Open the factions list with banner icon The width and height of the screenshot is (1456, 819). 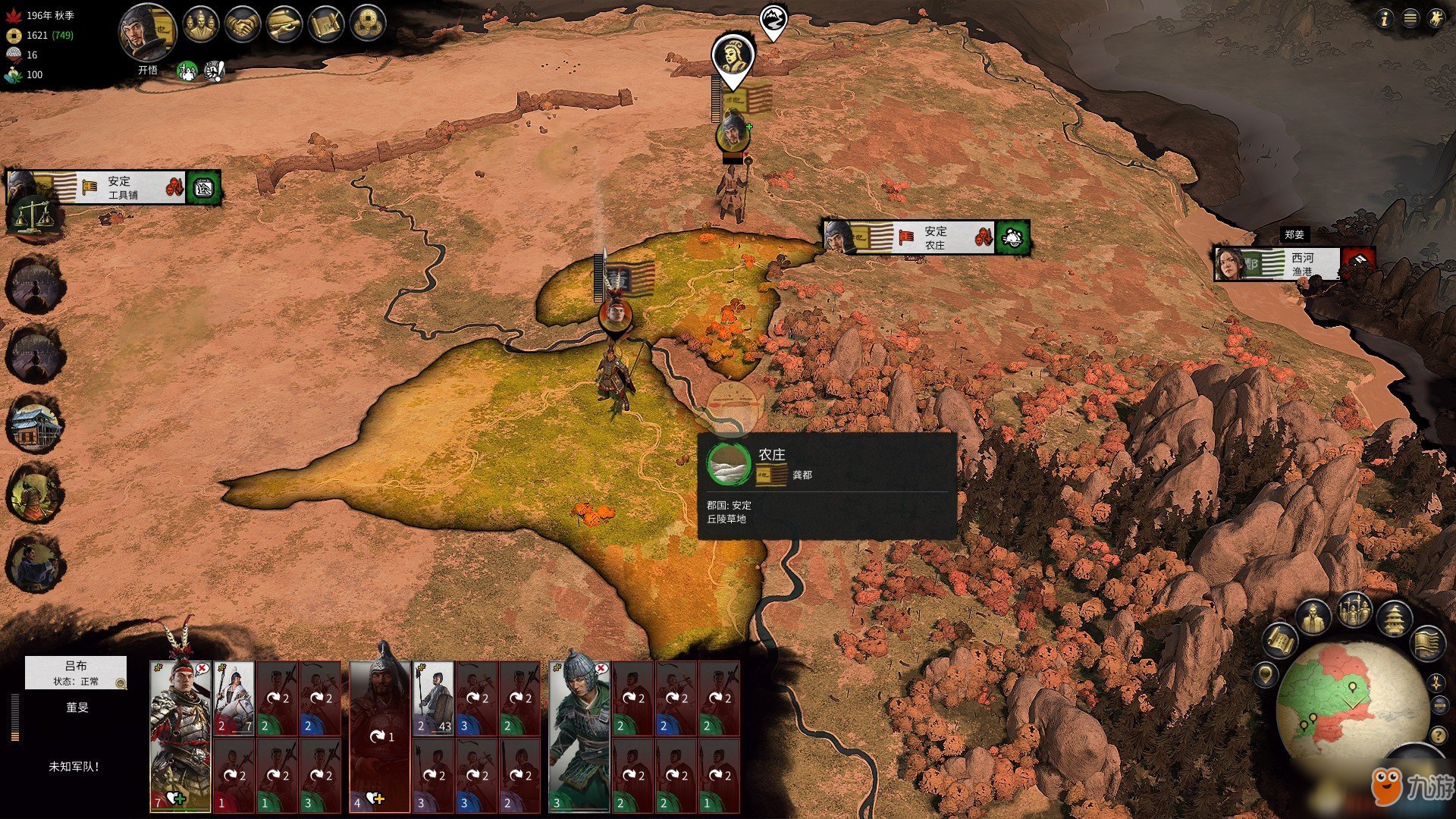1427,642
